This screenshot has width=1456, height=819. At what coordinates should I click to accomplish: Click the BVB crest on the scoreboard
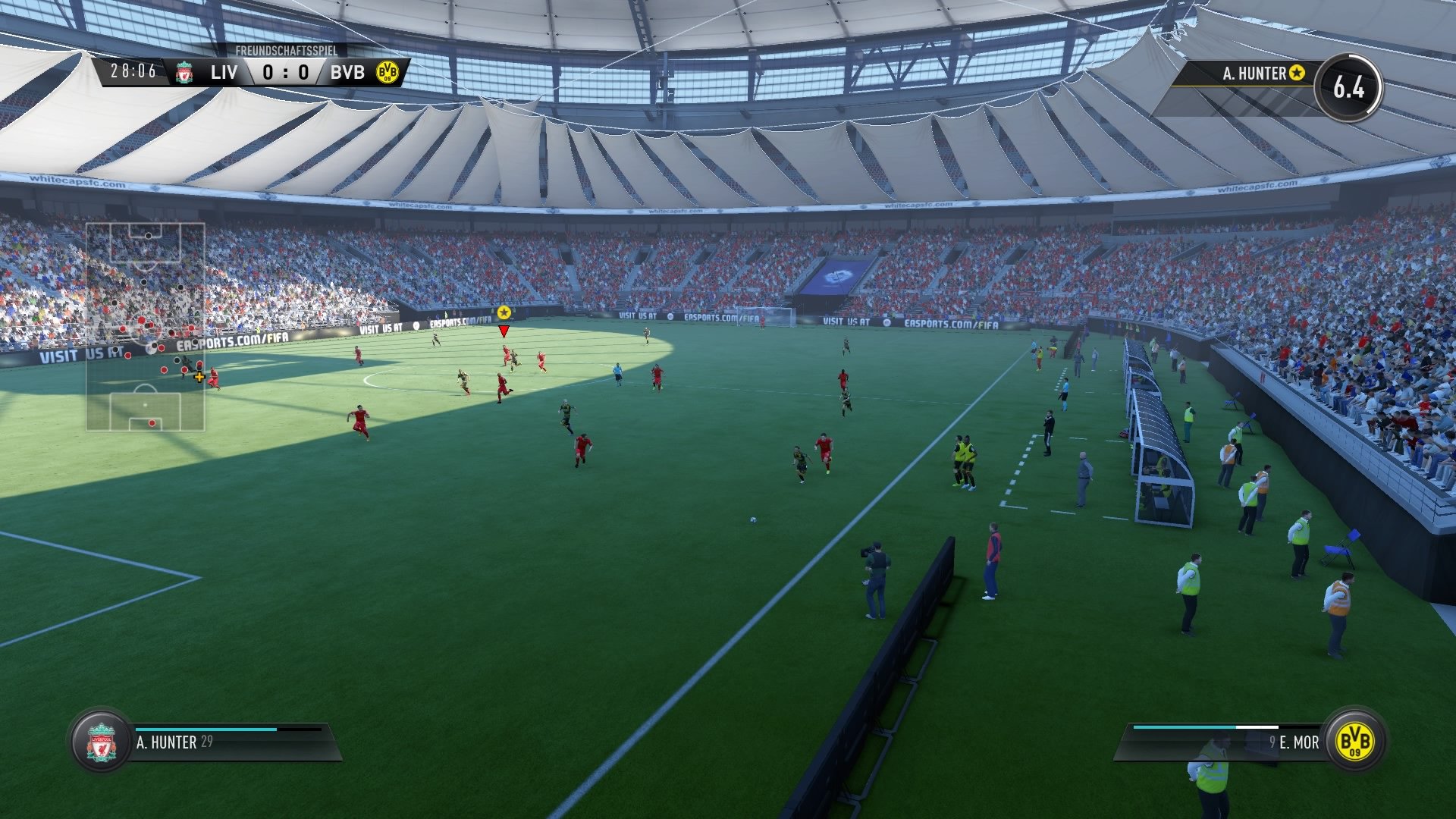coord(385,74)
